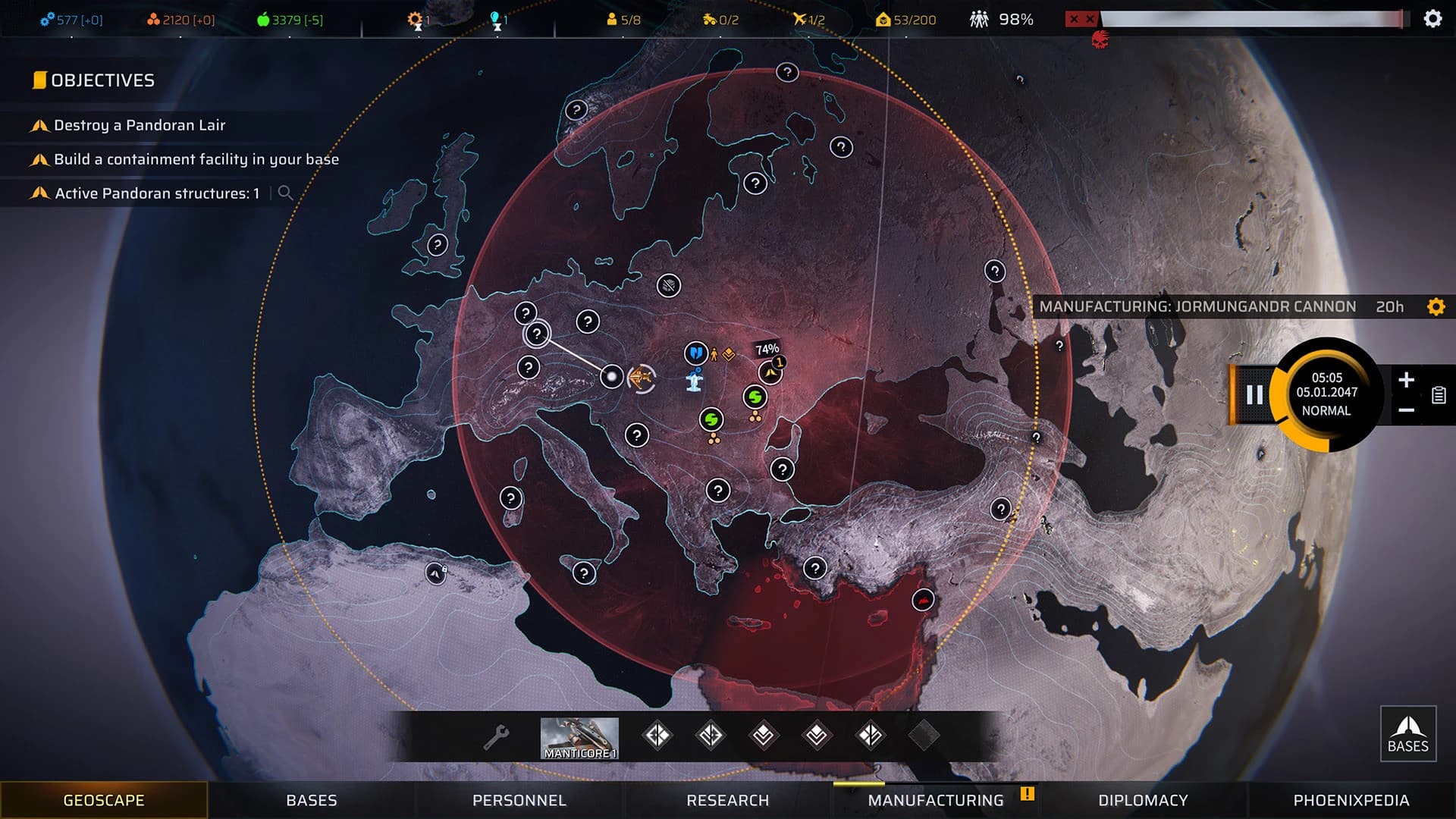Select the first soldier class diamond icon

(x=659, y=734)
